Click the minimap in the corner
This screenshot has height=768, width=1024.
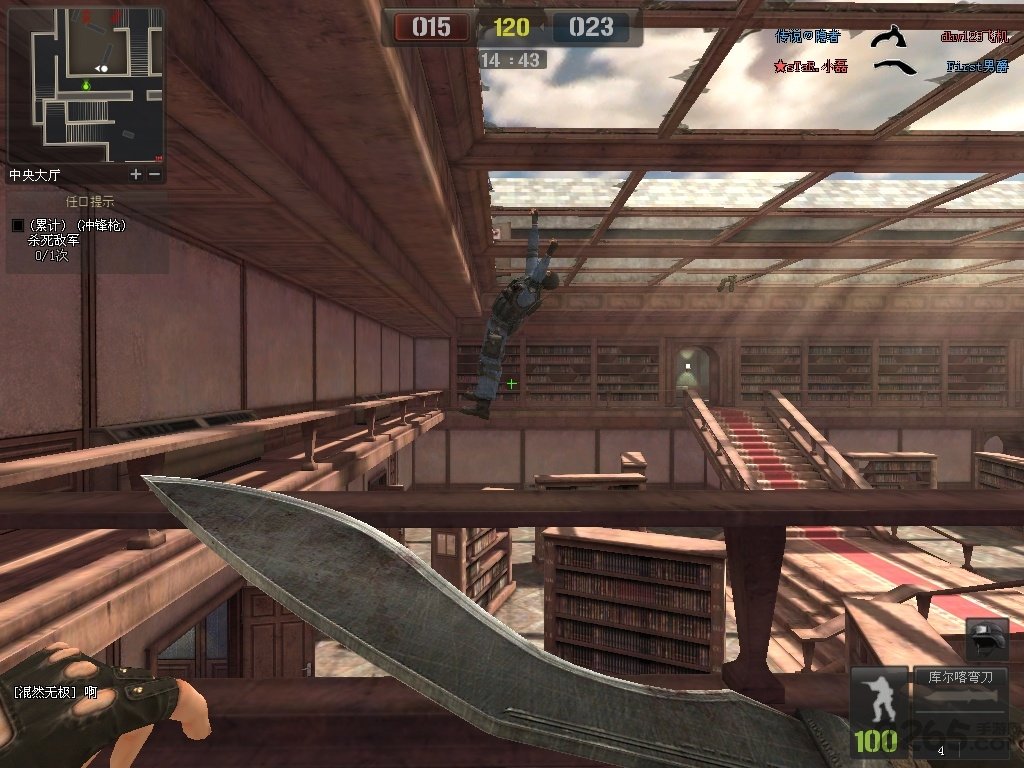[86, 84]
